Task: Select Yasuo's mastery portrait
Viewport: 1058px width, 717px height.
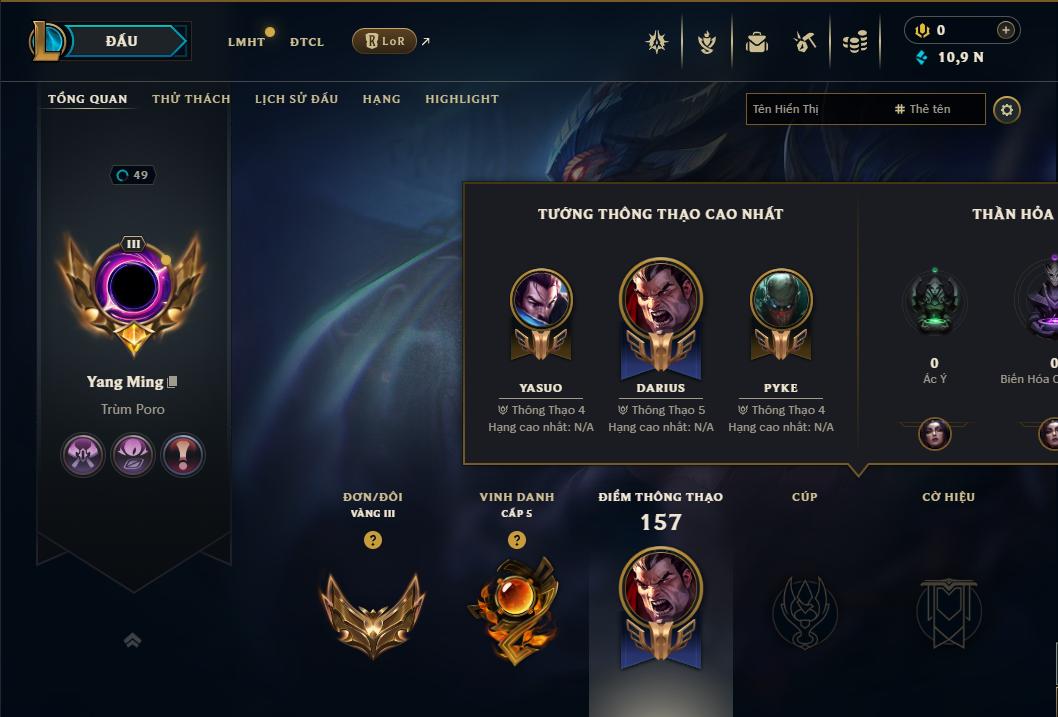Action: (x=541, y=300)
